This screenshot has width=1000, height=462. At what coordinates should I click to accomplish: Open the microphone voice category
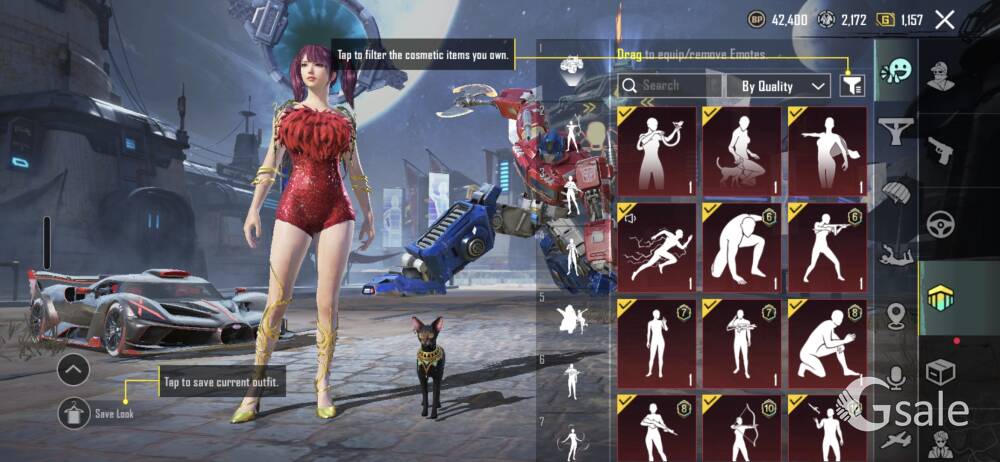896,376
